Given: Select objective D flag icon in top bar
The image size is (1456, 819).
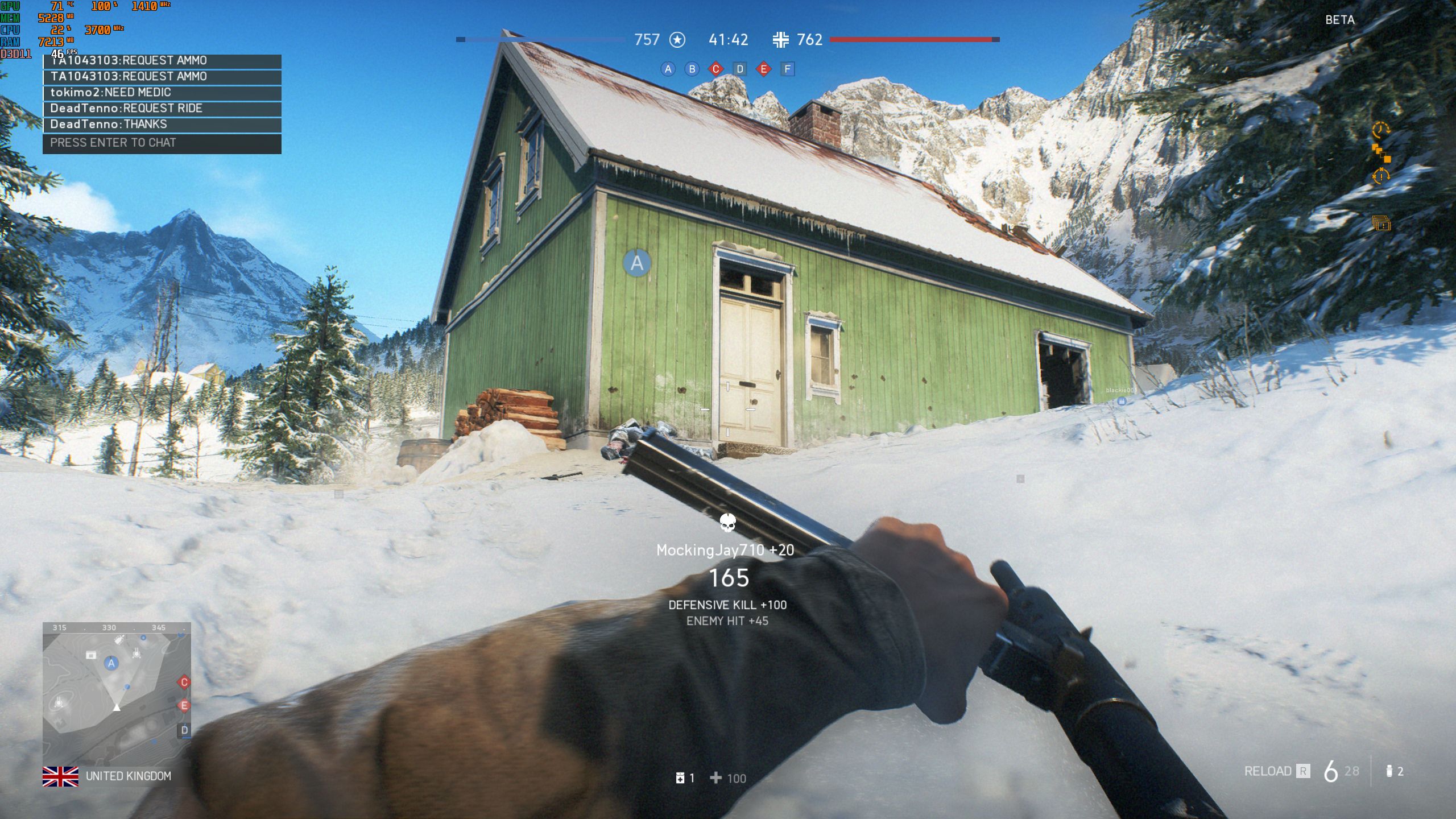Looking at the screenshot, I should pyautogui.click(x=740, y=69).
